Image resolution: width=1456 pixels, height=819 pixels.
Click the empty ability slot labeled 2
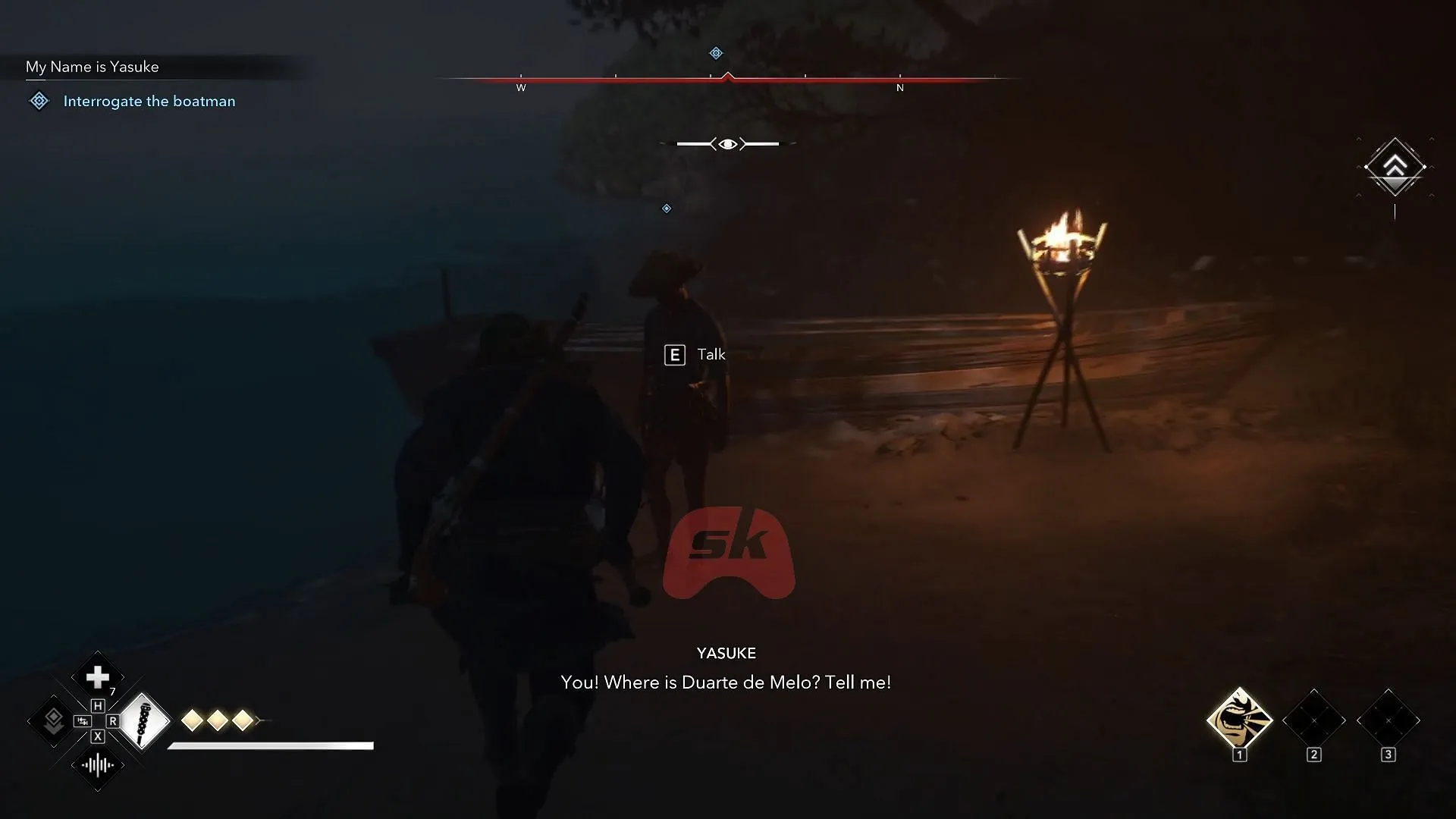point(1314,721)
